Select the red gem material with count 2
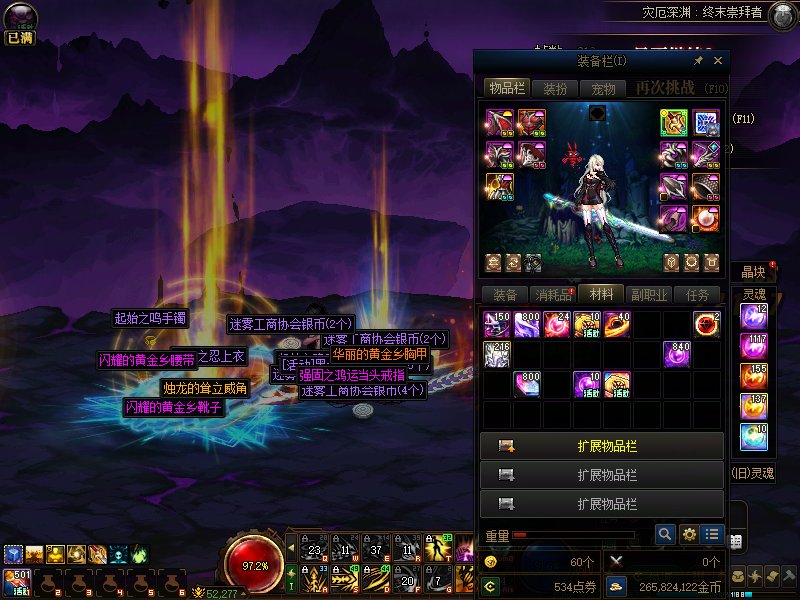 (x=707, y=325)
